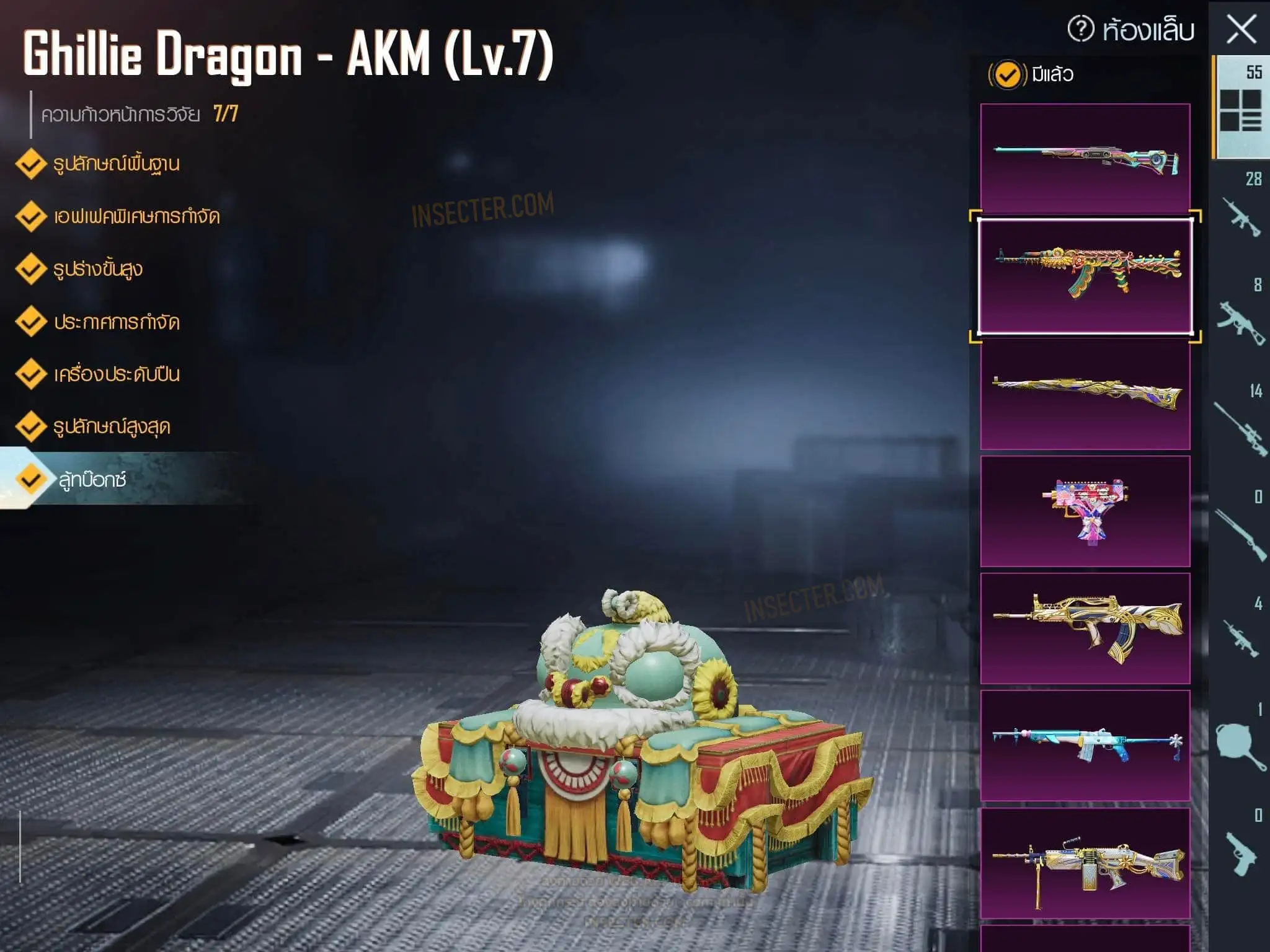View the เครื่องประดับปืน entry

pos(117,374)
